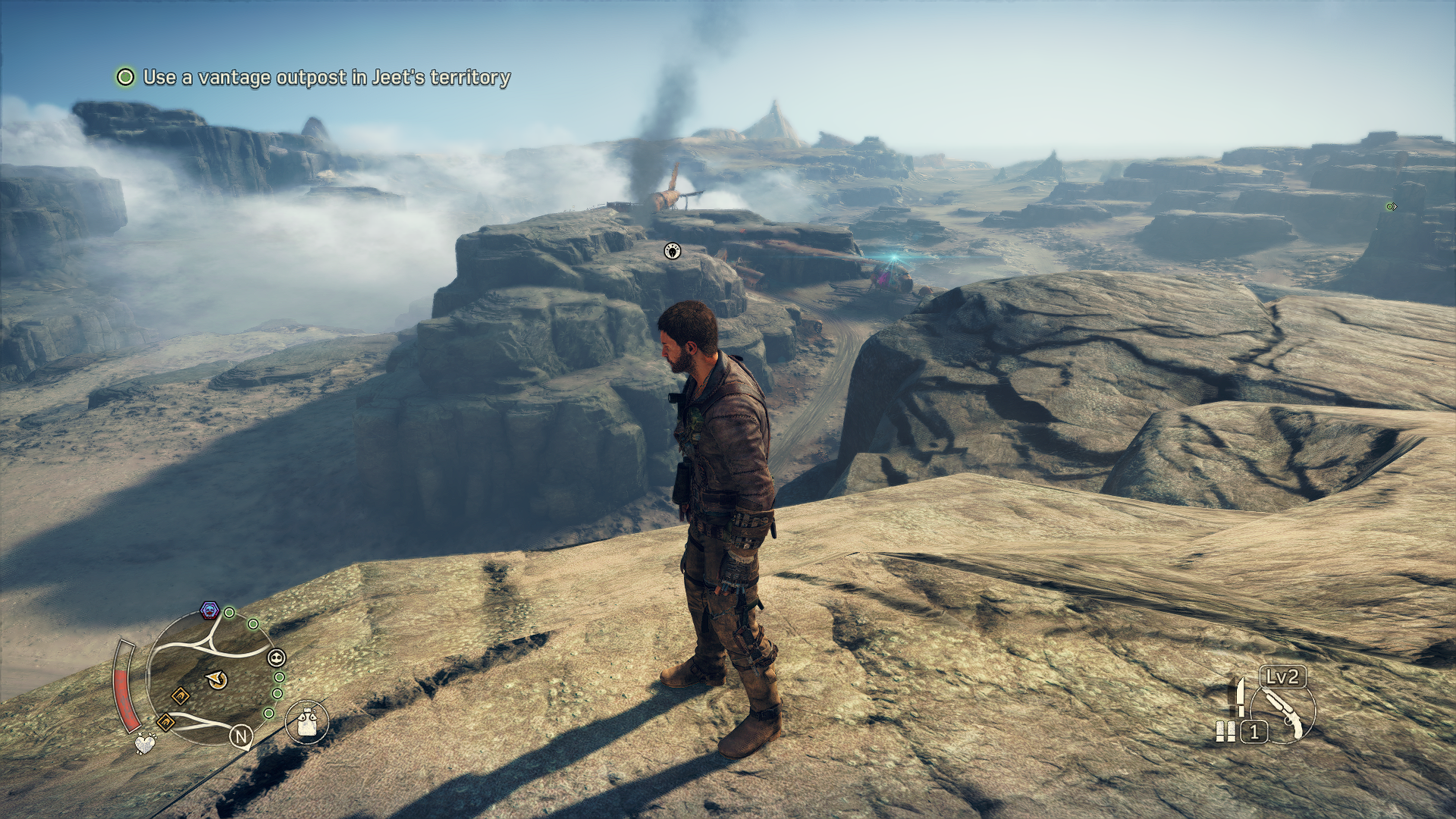Viewport: 1456px width, 819px height.
Task: Click the white skull mask minimap marker
Action: (277, 657)
